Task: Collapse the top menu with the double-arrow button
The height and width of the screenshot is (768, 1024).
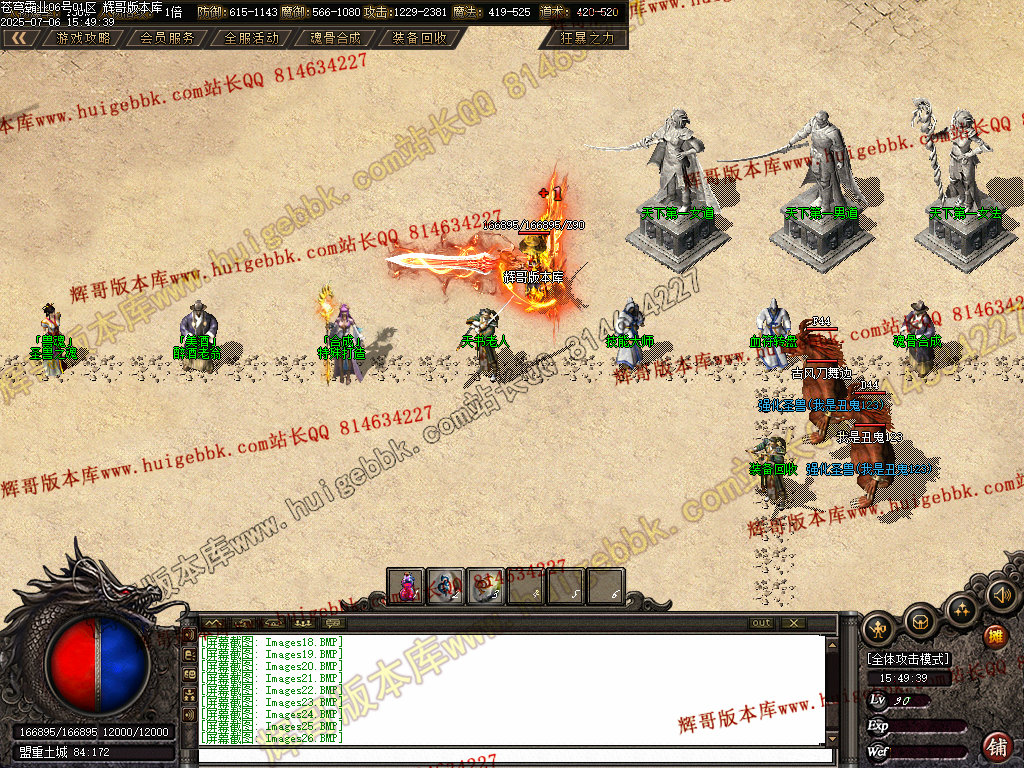Action: click(x=20, y=38)
